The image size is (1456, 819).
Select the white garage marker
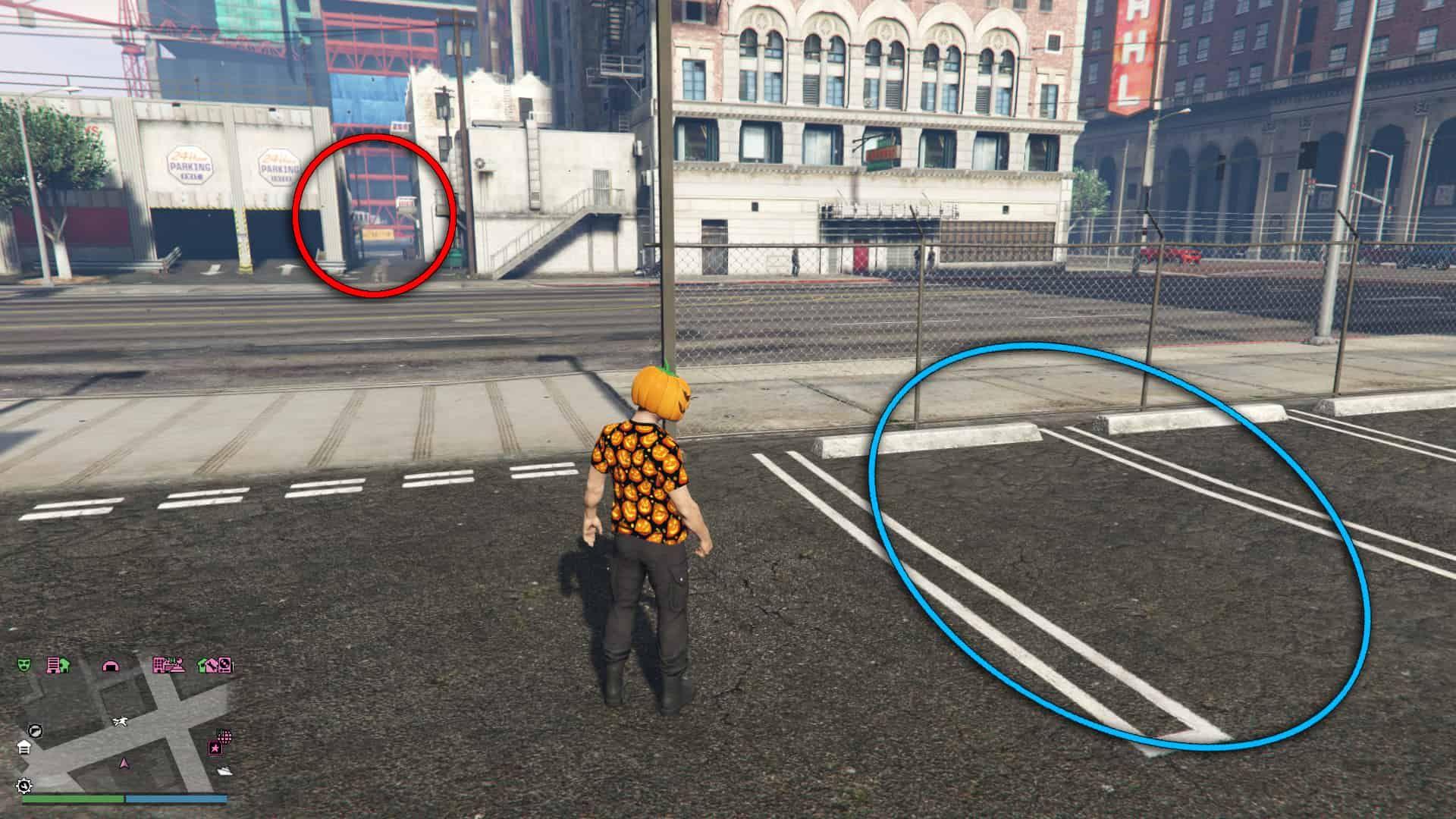[24, 747]
